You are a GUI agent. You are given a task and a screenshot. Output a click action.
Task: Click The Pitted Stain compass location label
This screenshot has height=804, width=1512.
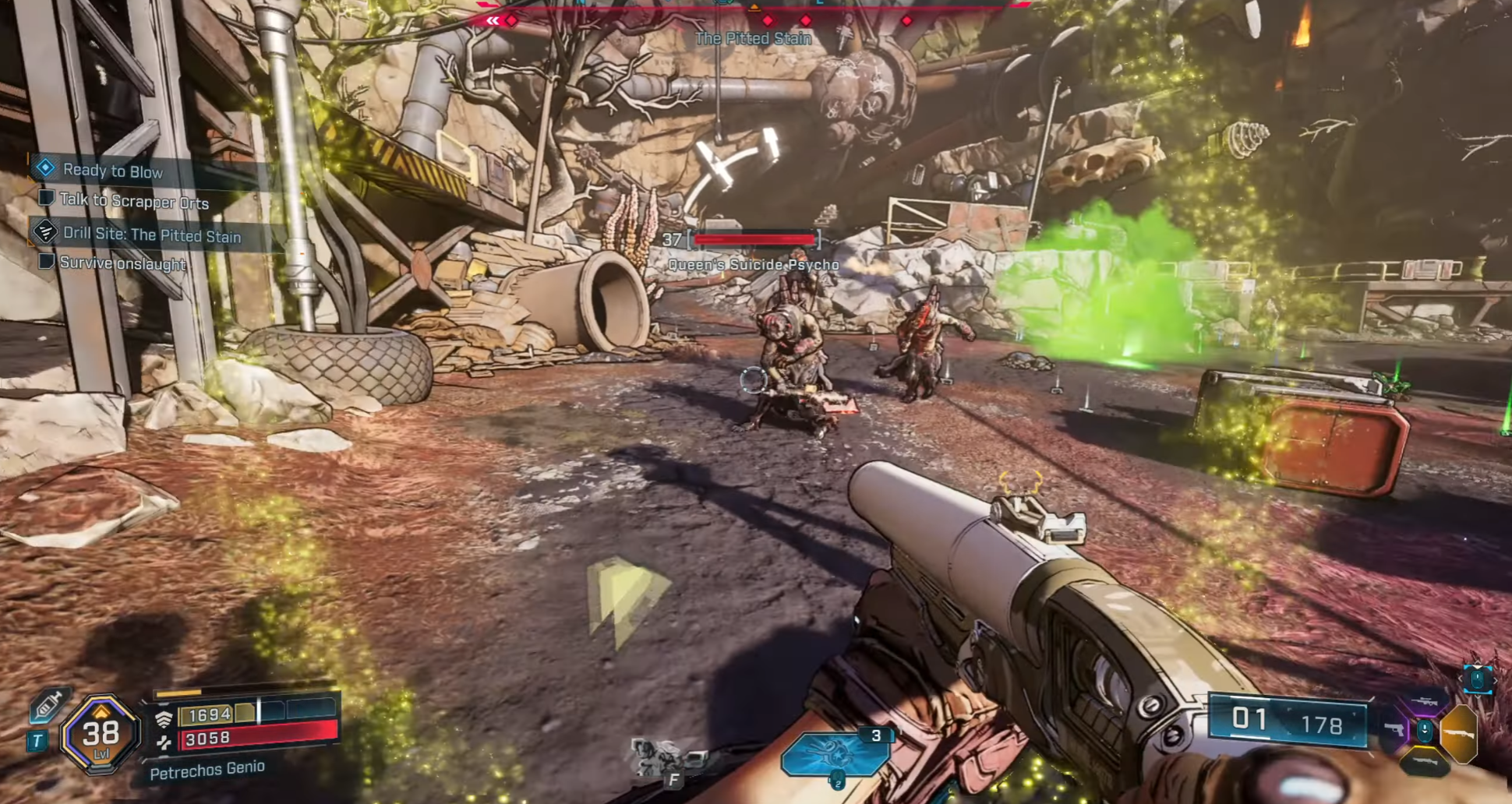pyautogui.click(x=753, y=38)
